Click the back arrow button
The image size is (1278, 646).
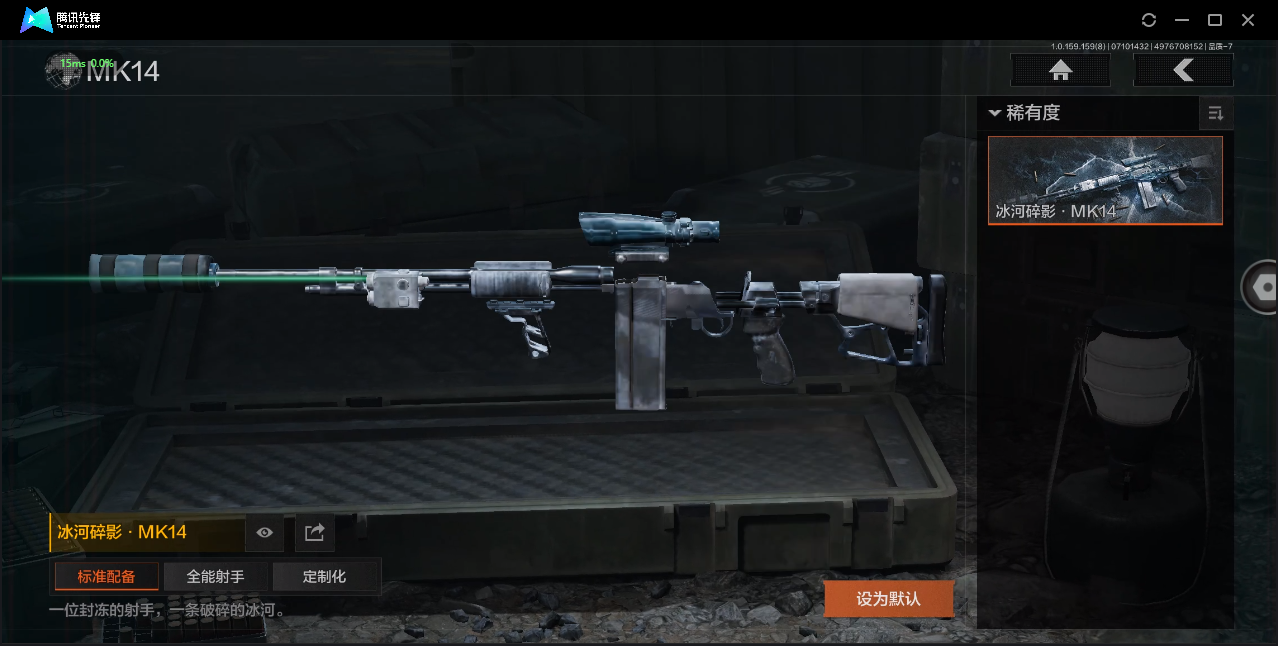point(1183,70)
